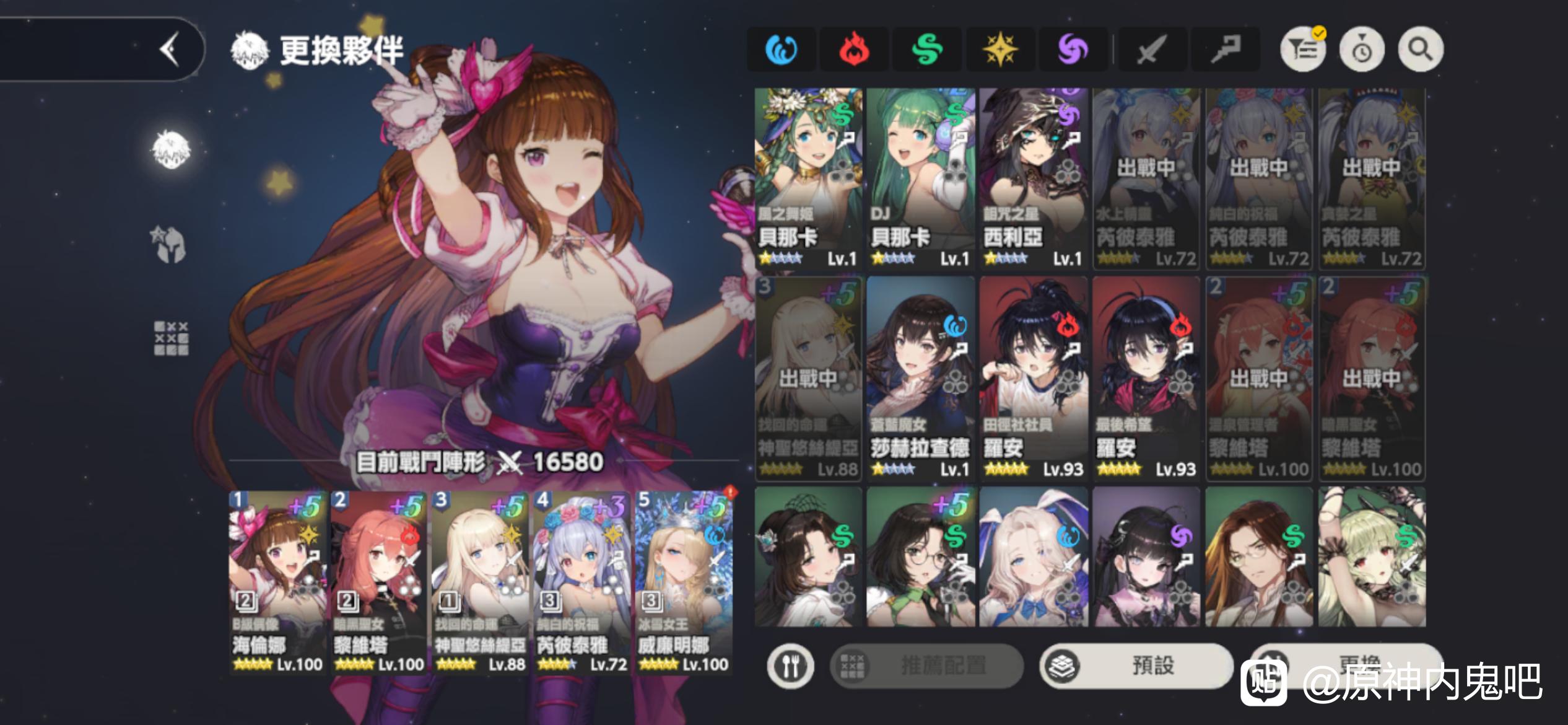Open the fork and knife menu
Viewport: 1568px width, 725px height.
coord(790,666)
